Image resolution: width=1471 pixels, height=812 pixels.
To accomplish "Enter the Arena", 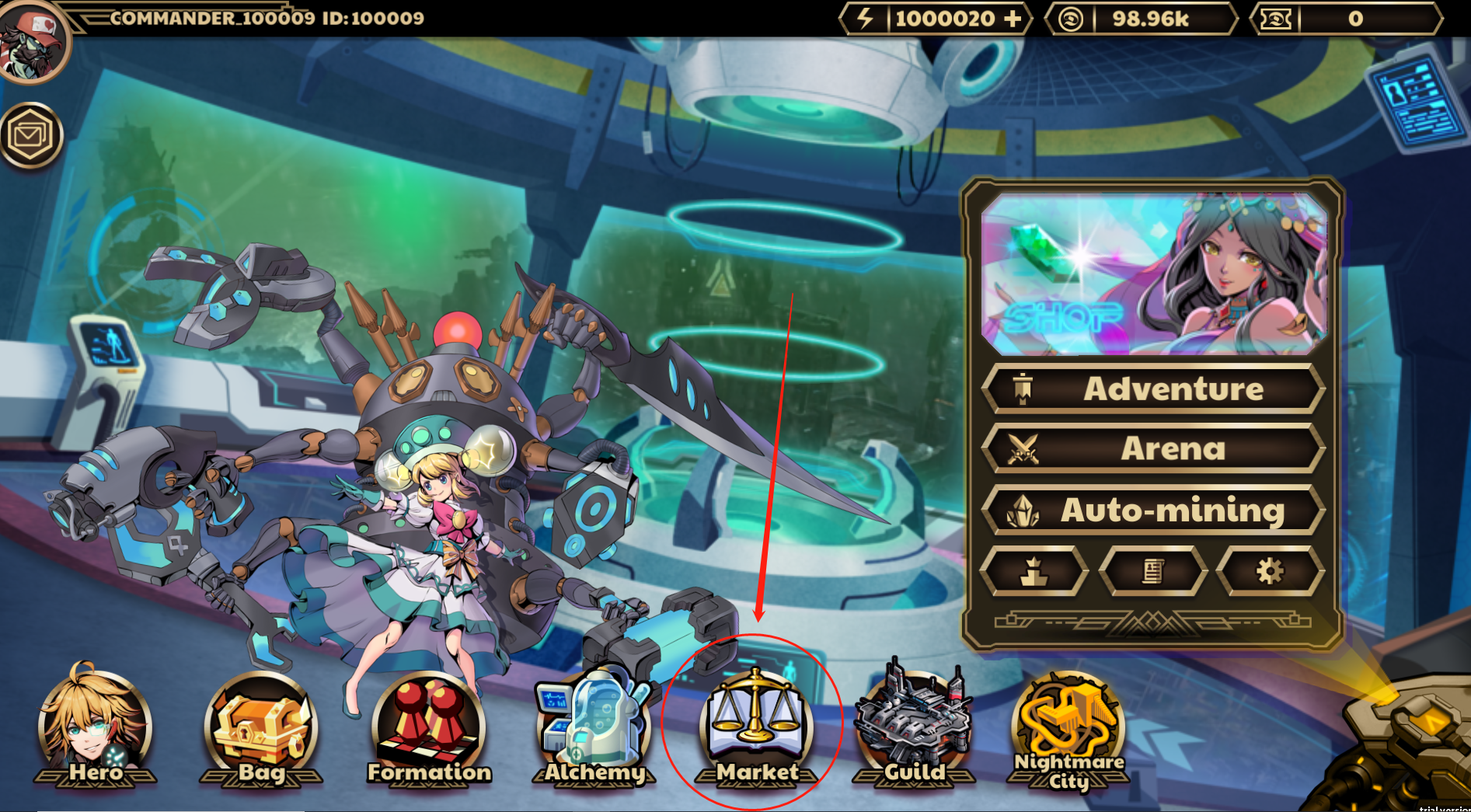I will (1153, 448).
